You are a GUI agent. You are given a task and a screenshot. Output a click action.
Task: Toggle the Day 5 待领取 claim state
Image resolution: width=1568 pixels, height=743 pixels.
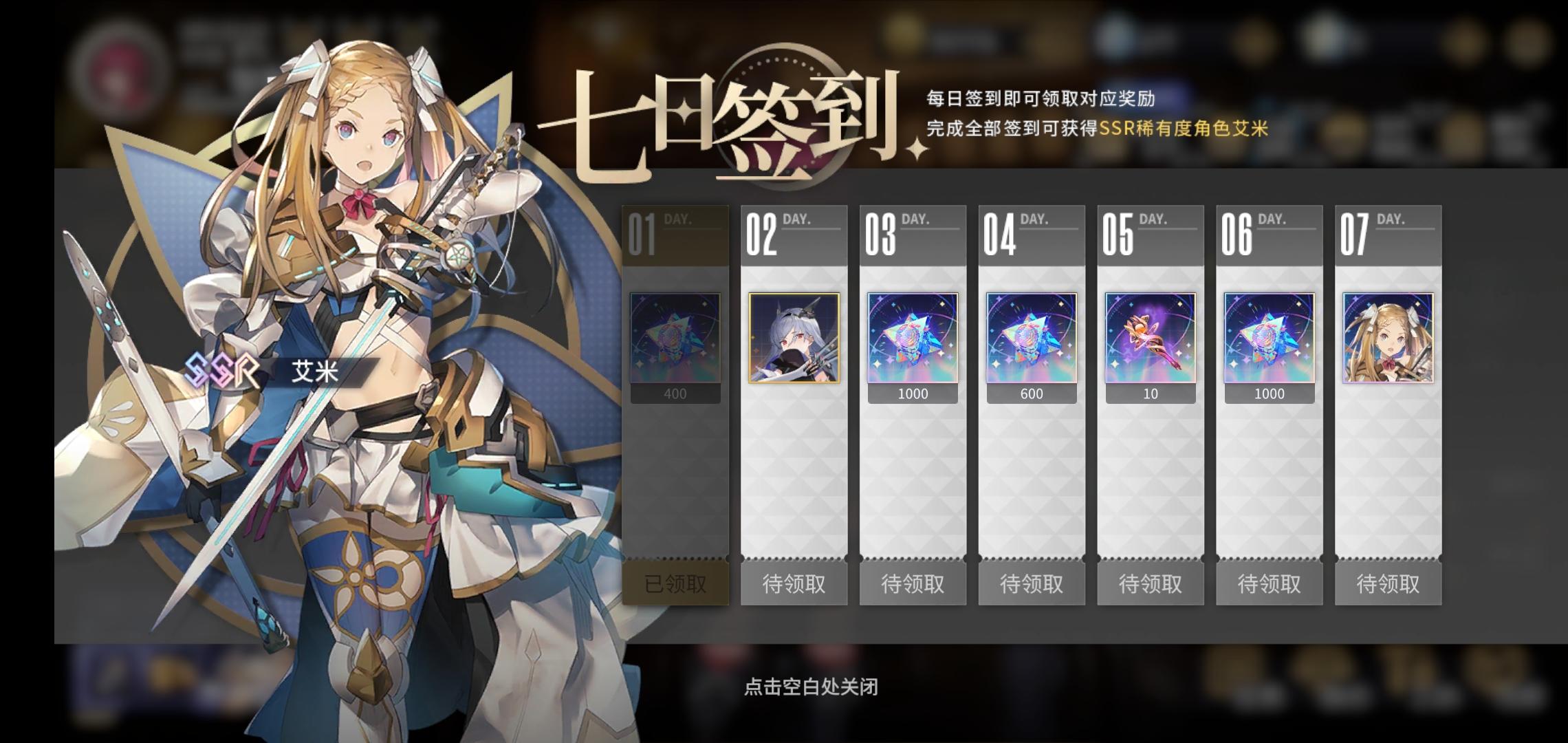click(x=1151, y=583)
